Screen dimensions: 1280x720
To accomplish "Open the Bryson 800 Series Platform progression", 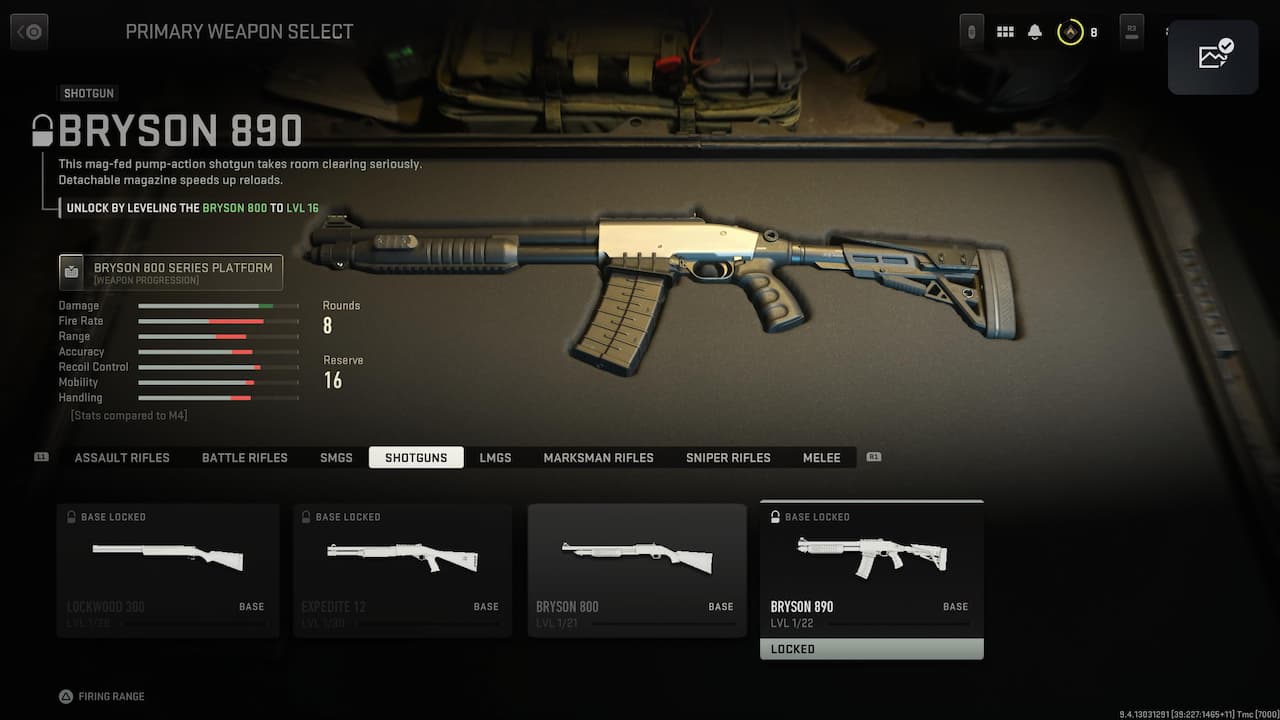I will 171,272.
